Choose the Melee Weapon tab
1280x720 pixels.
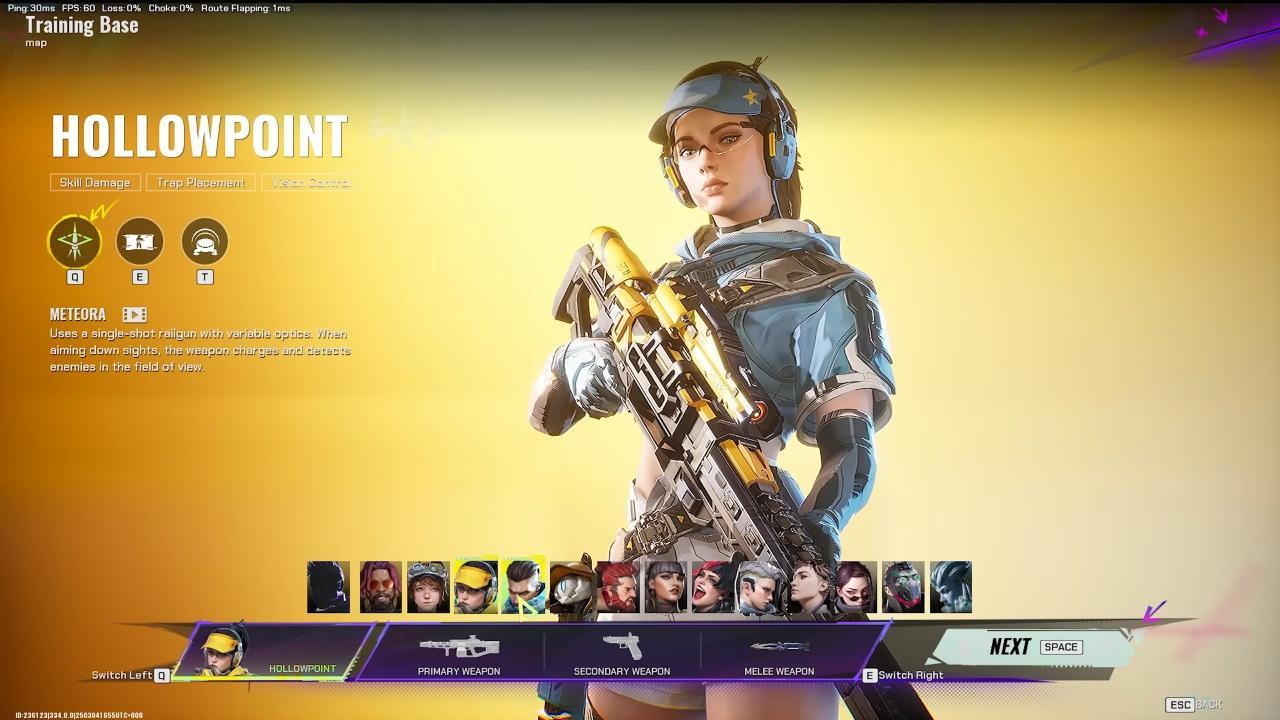pos(779,655)
